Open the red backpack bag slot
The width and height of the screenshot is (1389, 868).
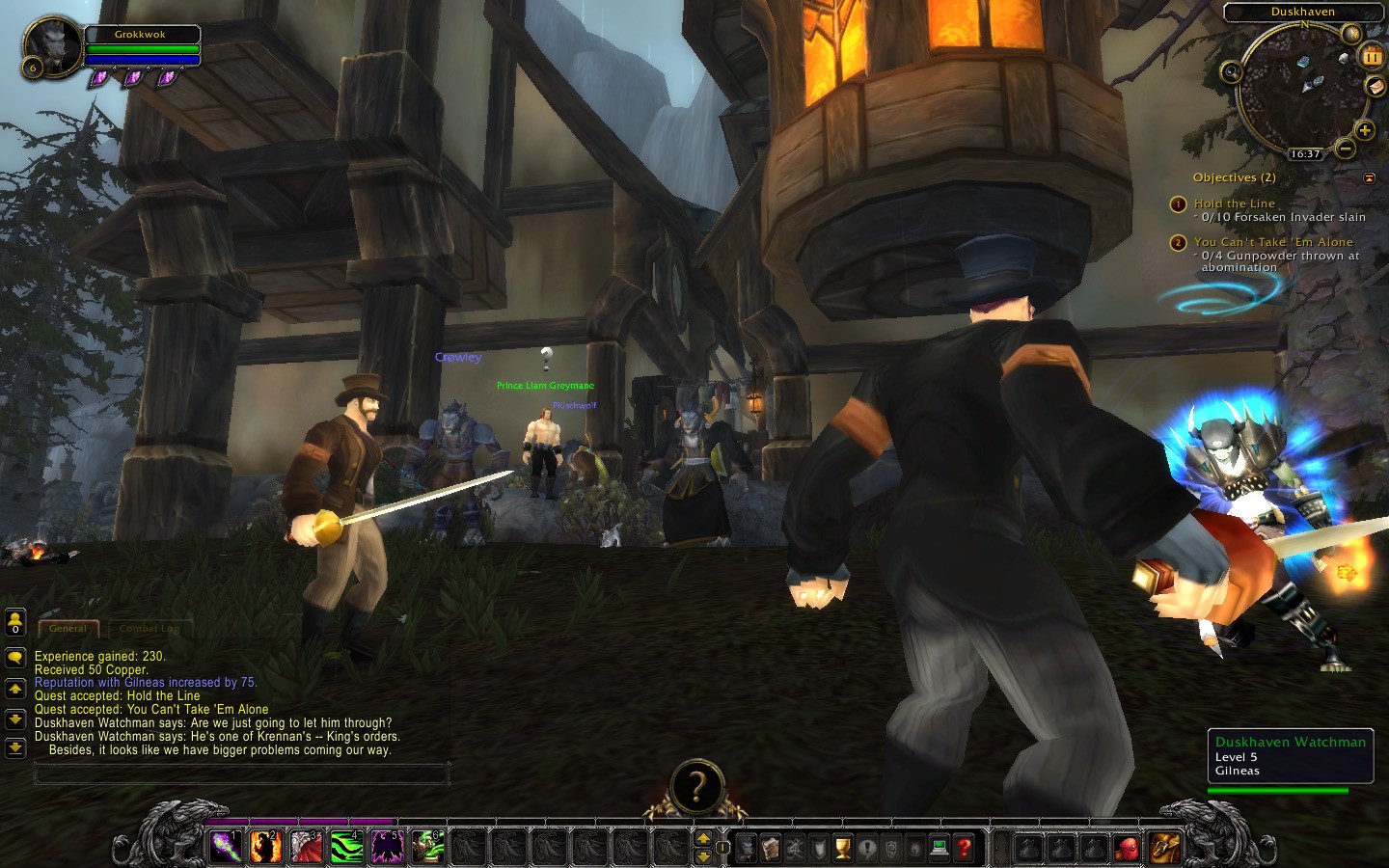[1127, 849]
